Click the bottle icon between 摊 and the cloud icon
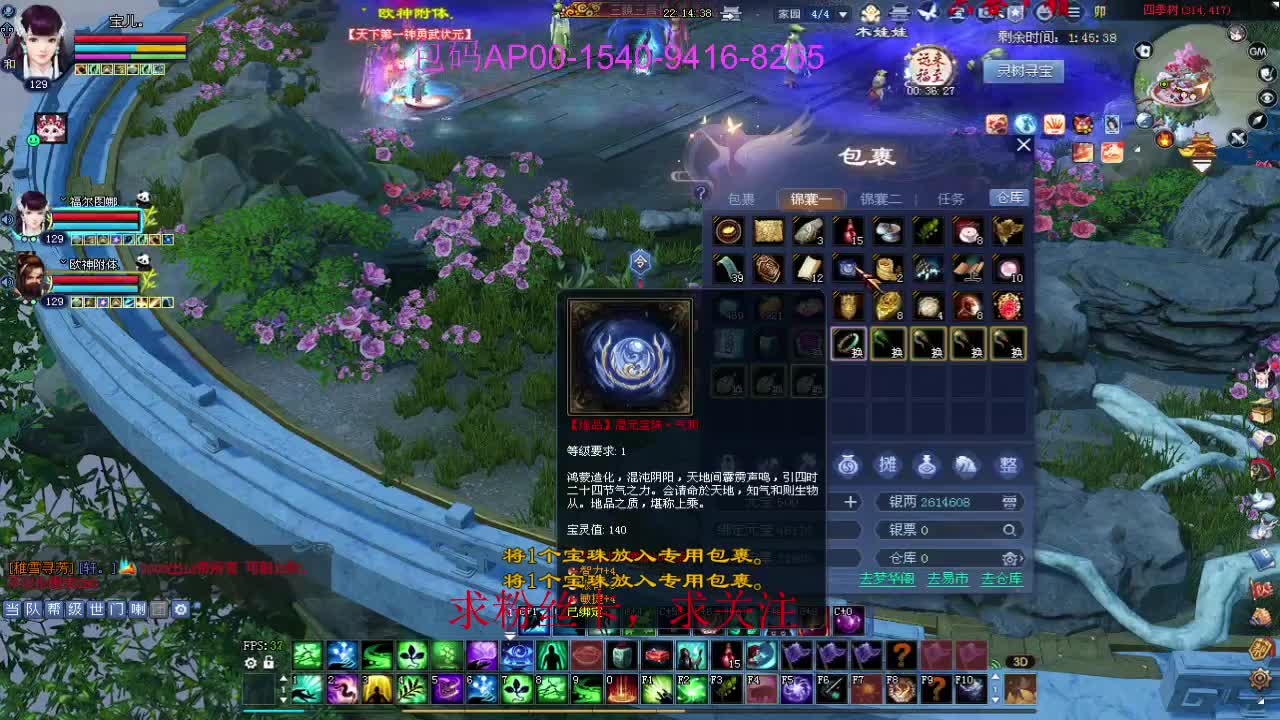This screenshot has height=720, width=1280. pyautogui.click(x=927, y=462)
